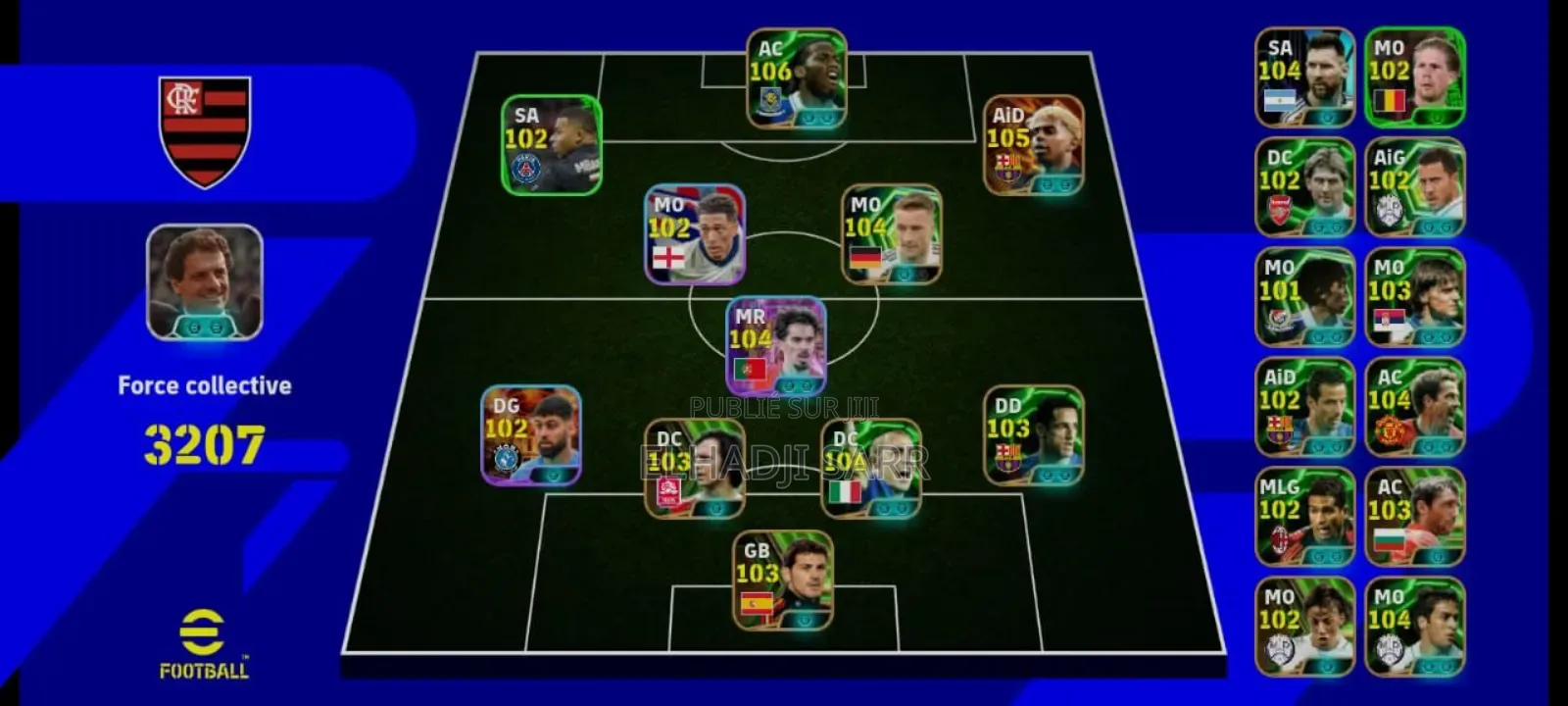
Task: Choose the SA 102 card with PSG badge
Action: [551, 145]
